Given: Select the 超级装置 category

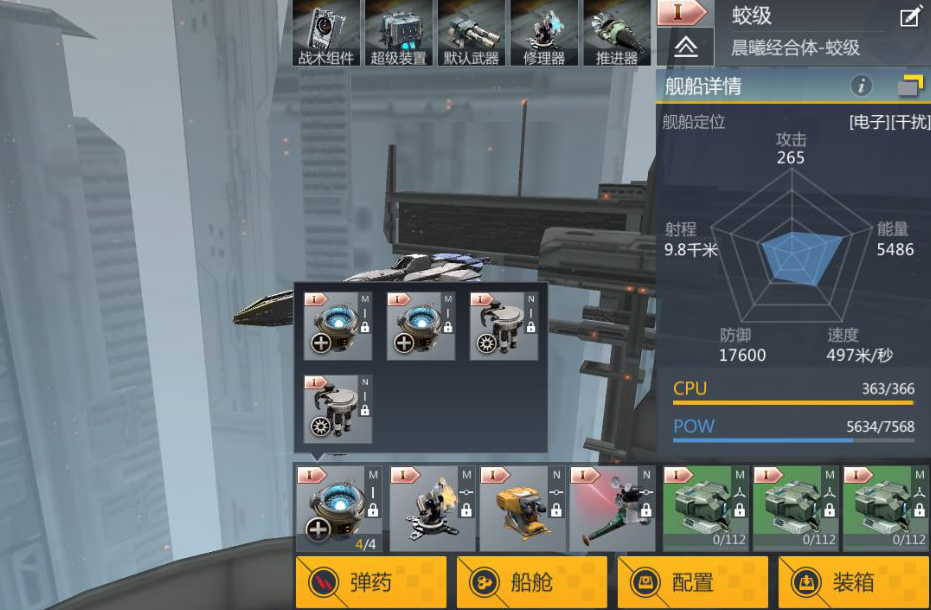Looking at the screenshot, I should (x=398, y=33).
